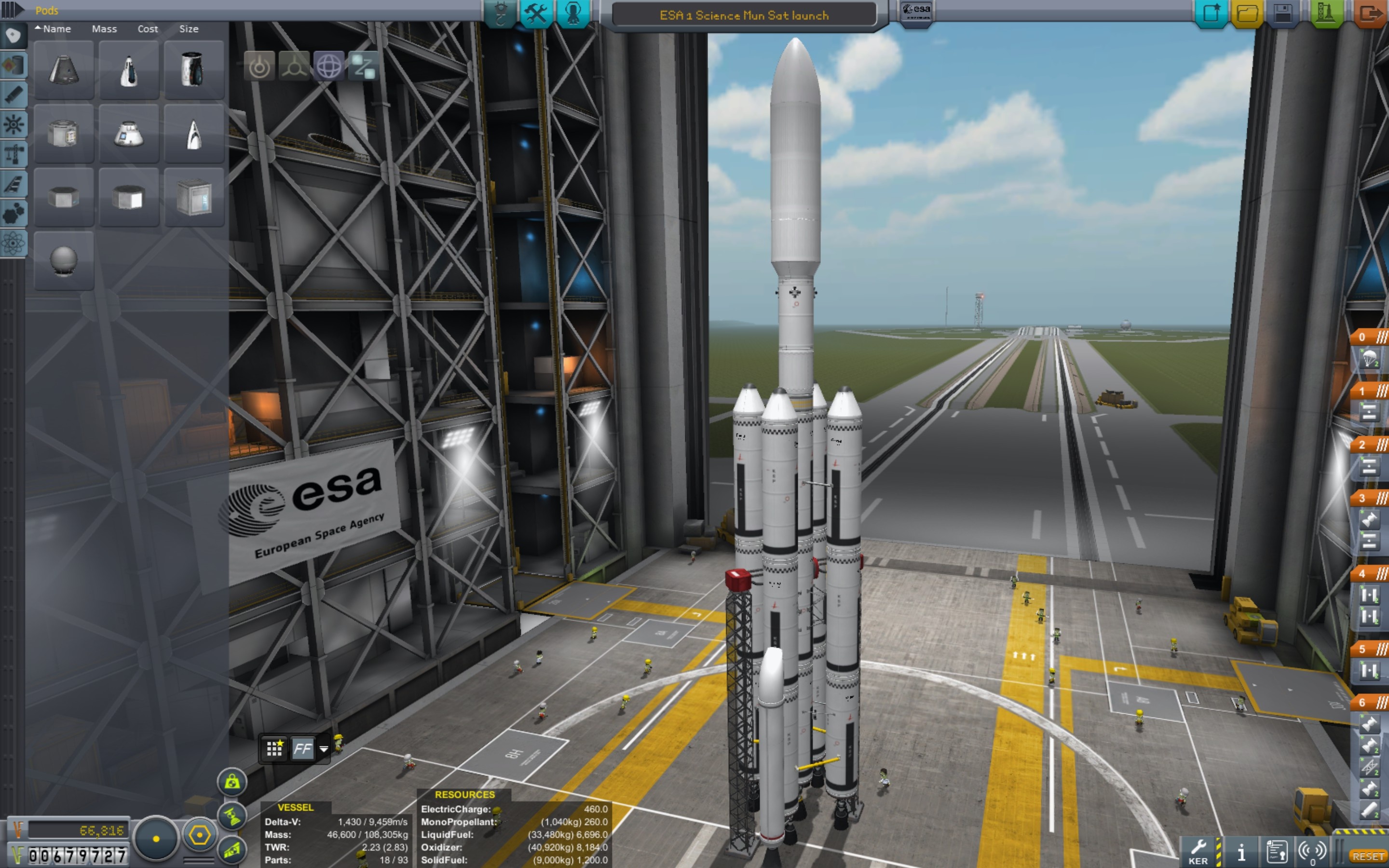This screenshot has height=868, width=1389.
Task: Switch to the crew assignment tab
Action: coord(572,13)
